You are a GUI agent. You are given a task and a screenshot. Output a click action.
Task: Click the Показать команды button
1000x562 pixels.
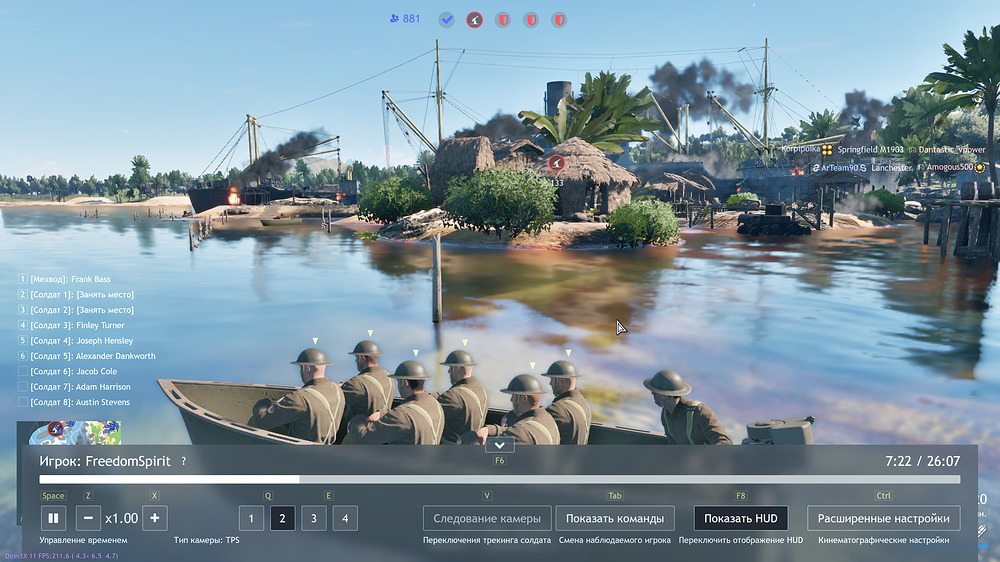pyautogui.click(x=614, y=518)
